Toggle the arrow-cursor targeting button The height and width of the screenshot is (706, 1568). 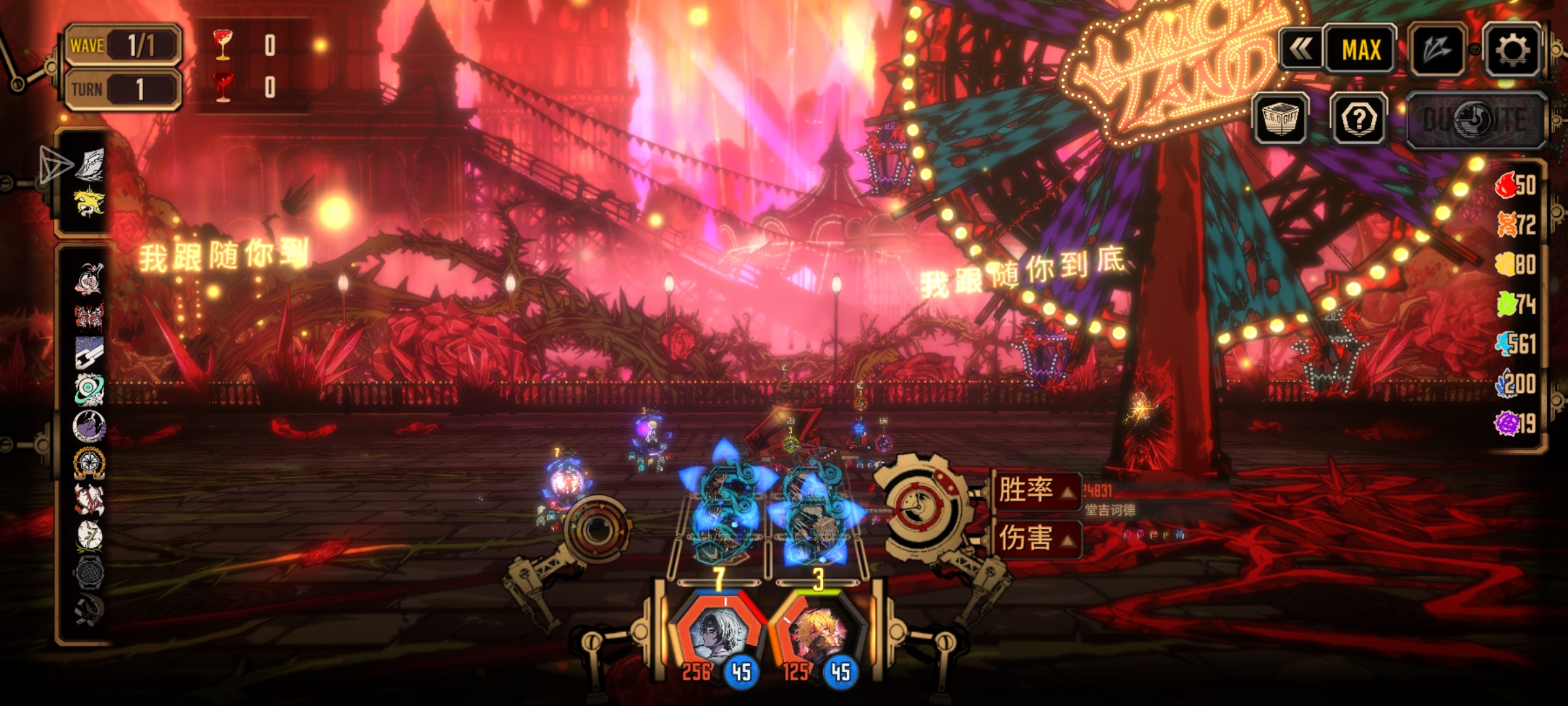tap(1437, 50)
